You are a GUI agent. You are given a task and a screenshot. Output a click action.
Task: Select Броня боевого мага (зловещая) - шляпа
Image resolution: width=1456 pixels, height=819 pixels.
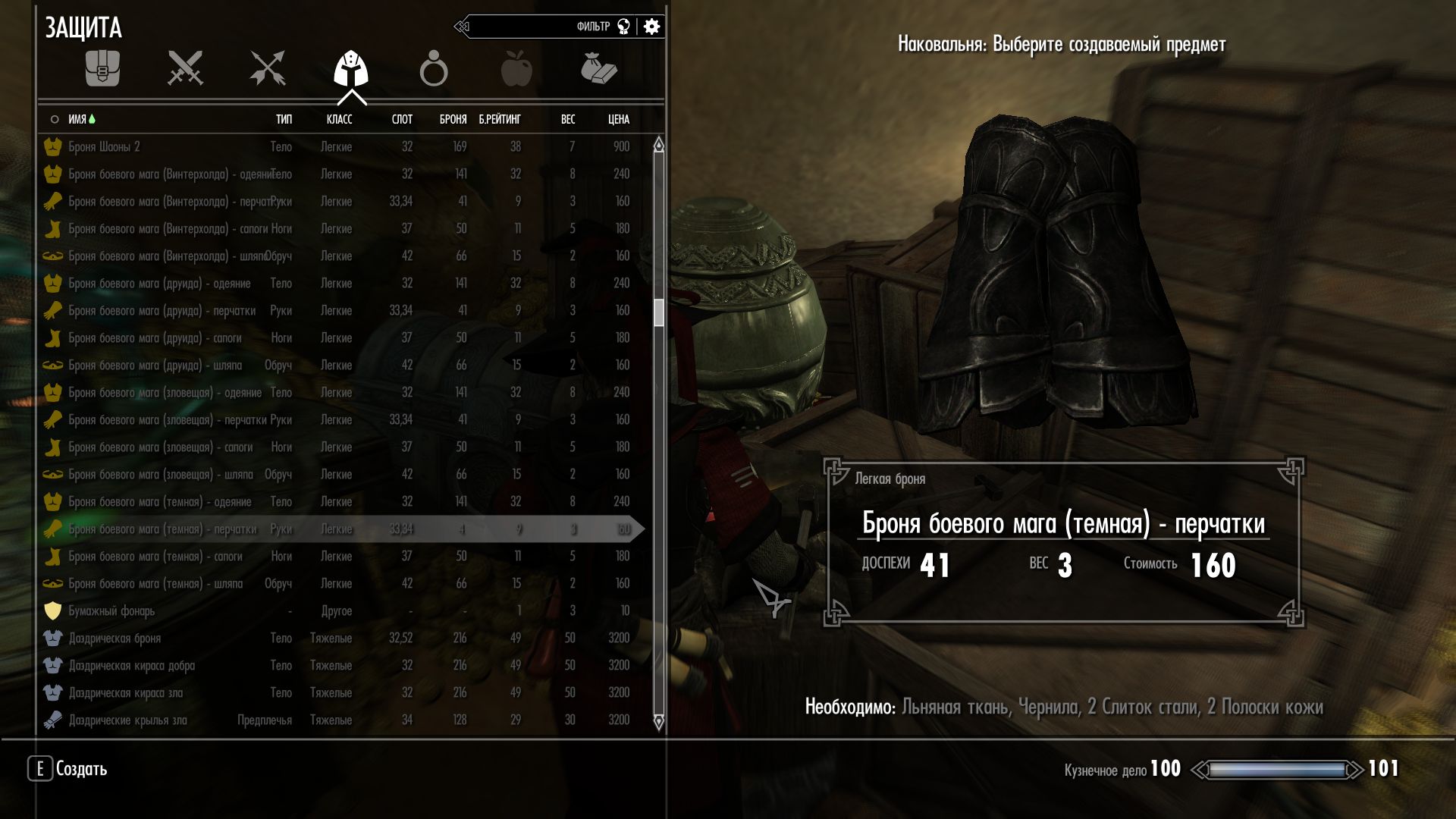(x=161, y=474)
